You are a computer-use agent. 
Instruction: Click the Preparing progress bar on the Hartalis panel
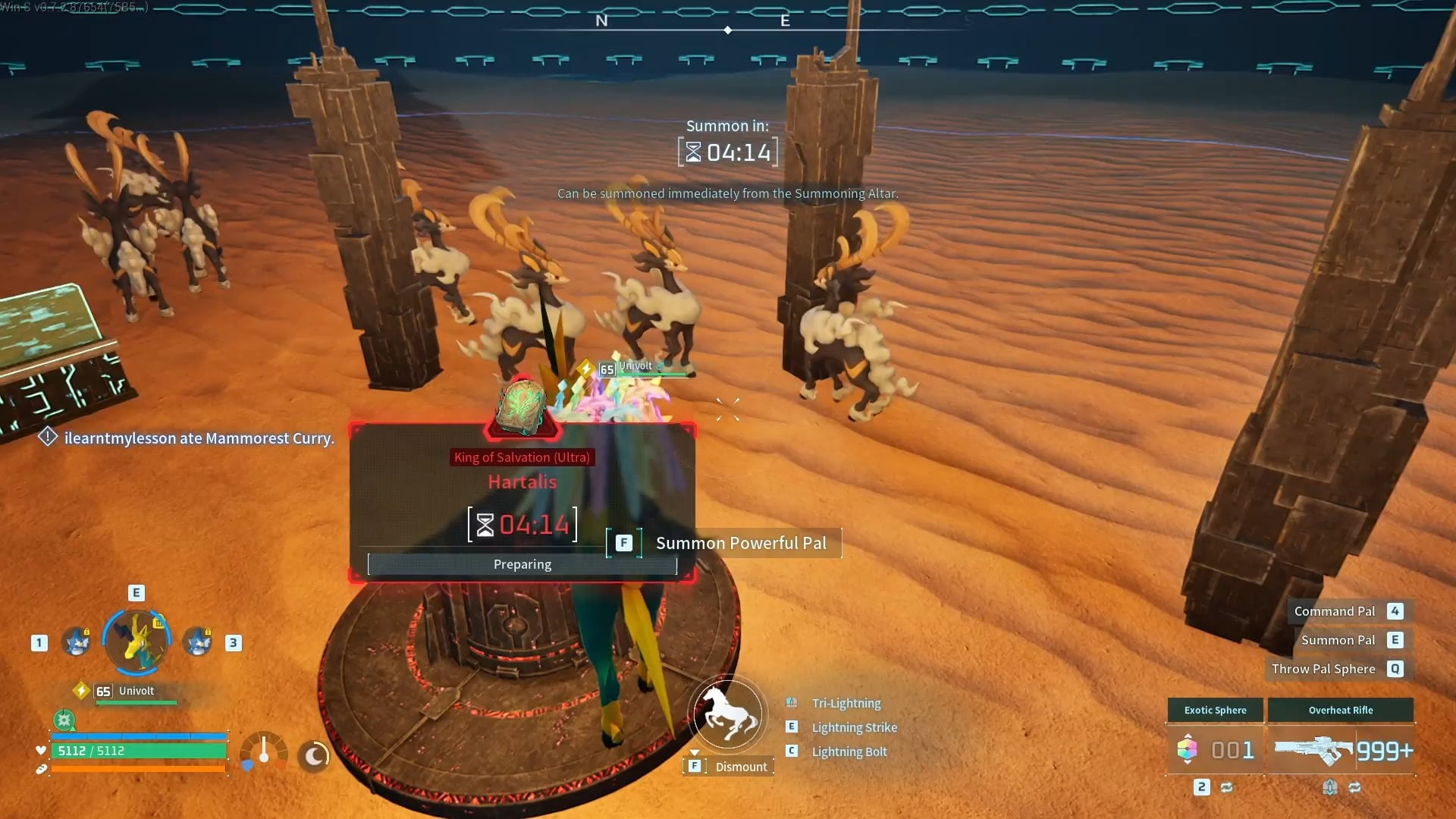point(522,564)
